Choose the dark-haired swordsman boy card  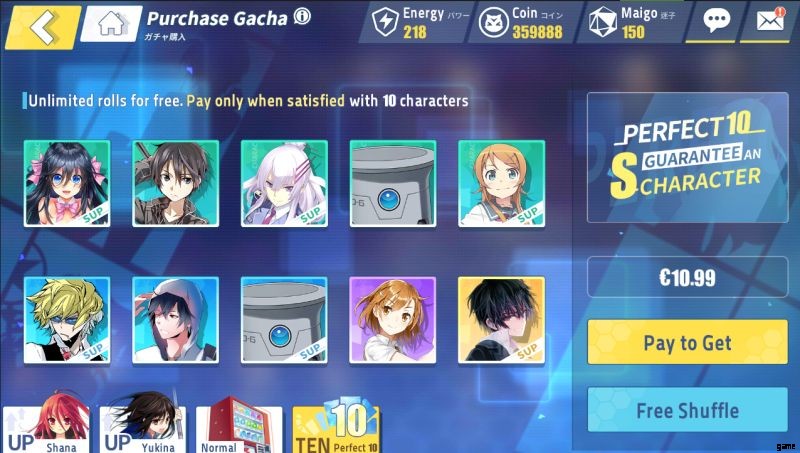pos(175,183)
